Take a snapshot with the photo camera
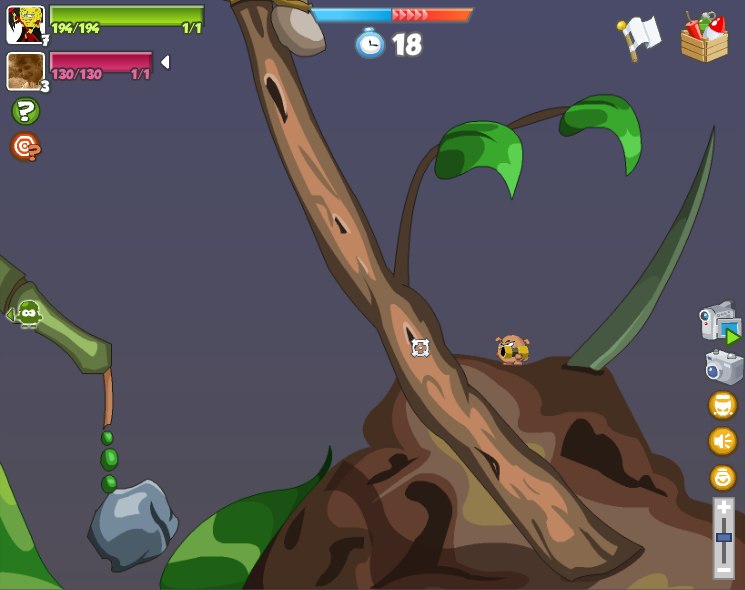The height and width of the screenshot is (590, 745). [723, 367]
